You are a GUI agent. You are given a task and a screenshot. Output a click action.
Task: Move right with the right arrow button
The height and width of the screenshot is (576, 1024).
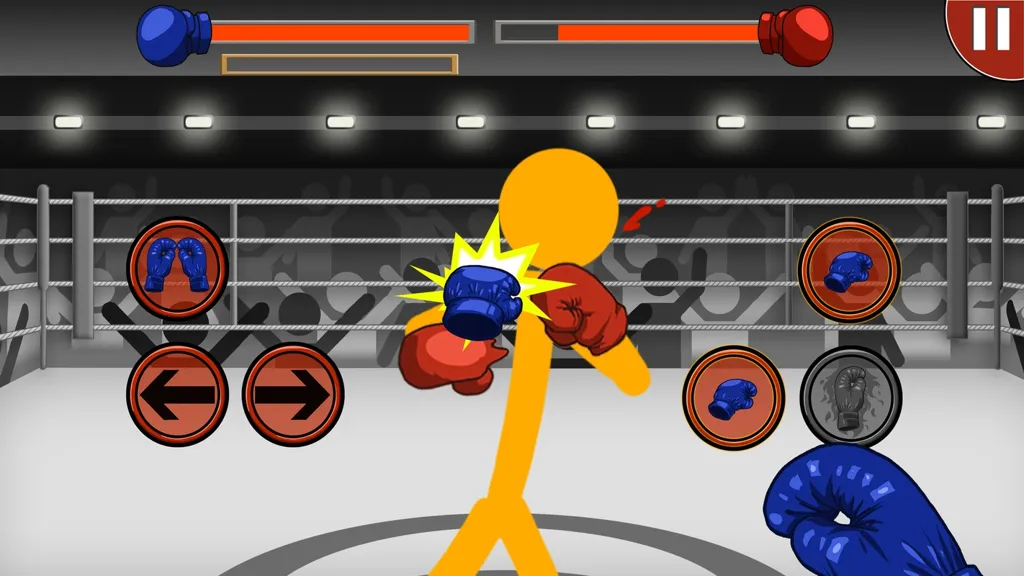[293, 395]
